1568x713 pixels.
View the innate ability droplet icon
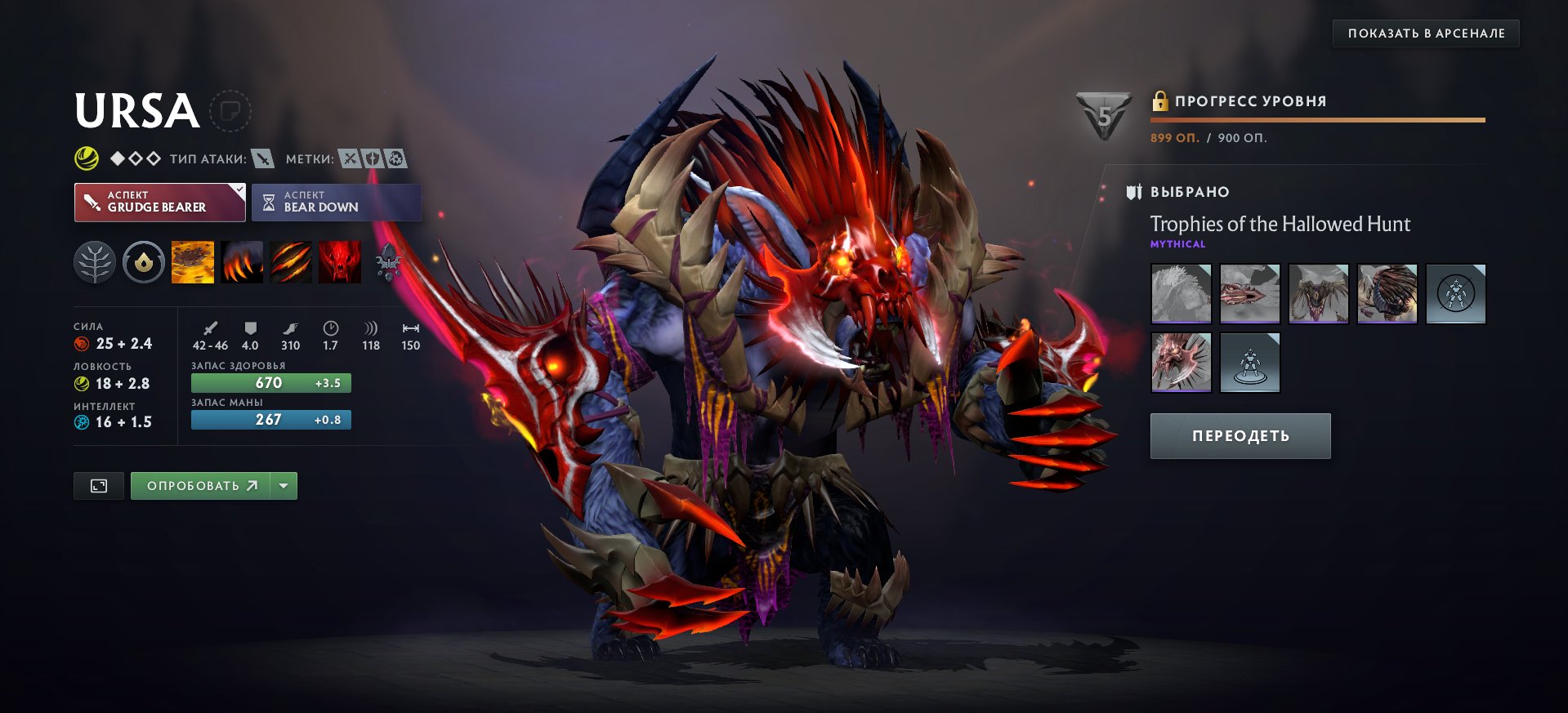pos(144,261)
